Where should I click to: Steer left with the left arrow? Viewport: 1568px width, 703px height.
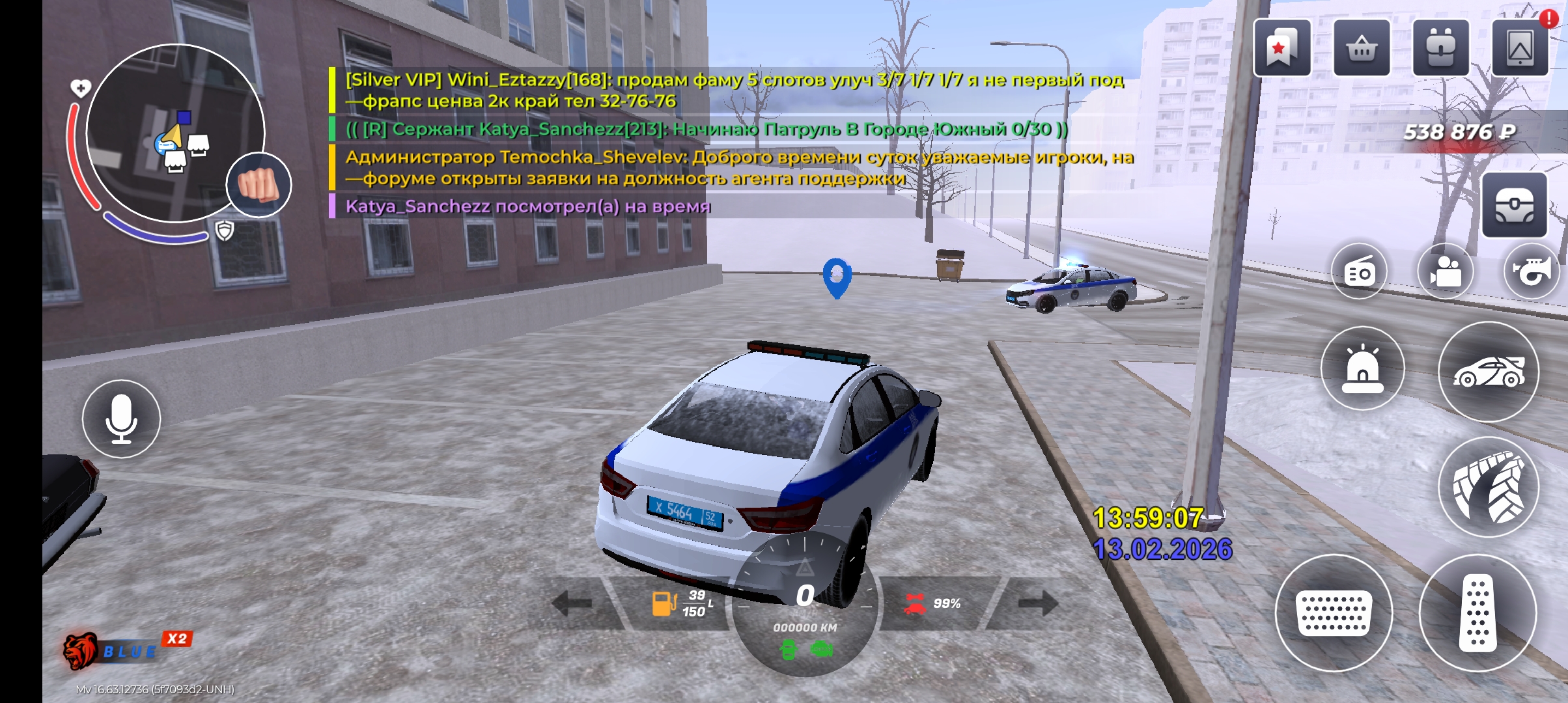(x=572, y=603)
